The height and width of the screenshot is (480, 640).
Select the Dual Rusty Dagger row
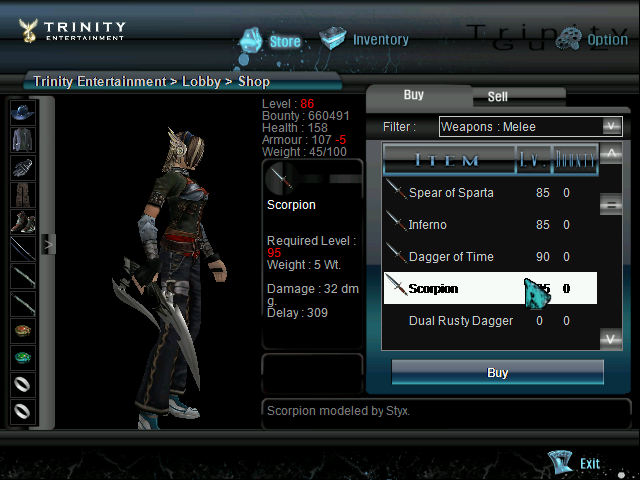click(x=460, y=321)
